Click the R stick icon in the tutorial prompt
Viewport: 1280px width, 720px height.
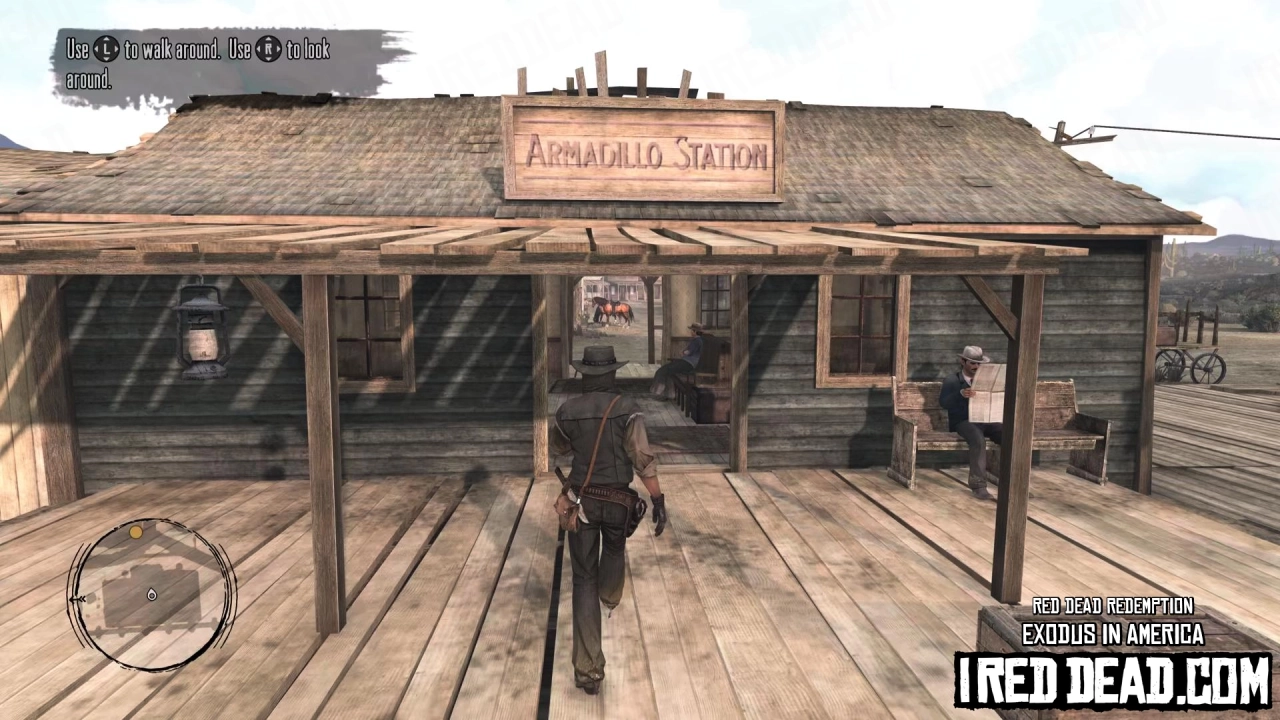point(268,51)
